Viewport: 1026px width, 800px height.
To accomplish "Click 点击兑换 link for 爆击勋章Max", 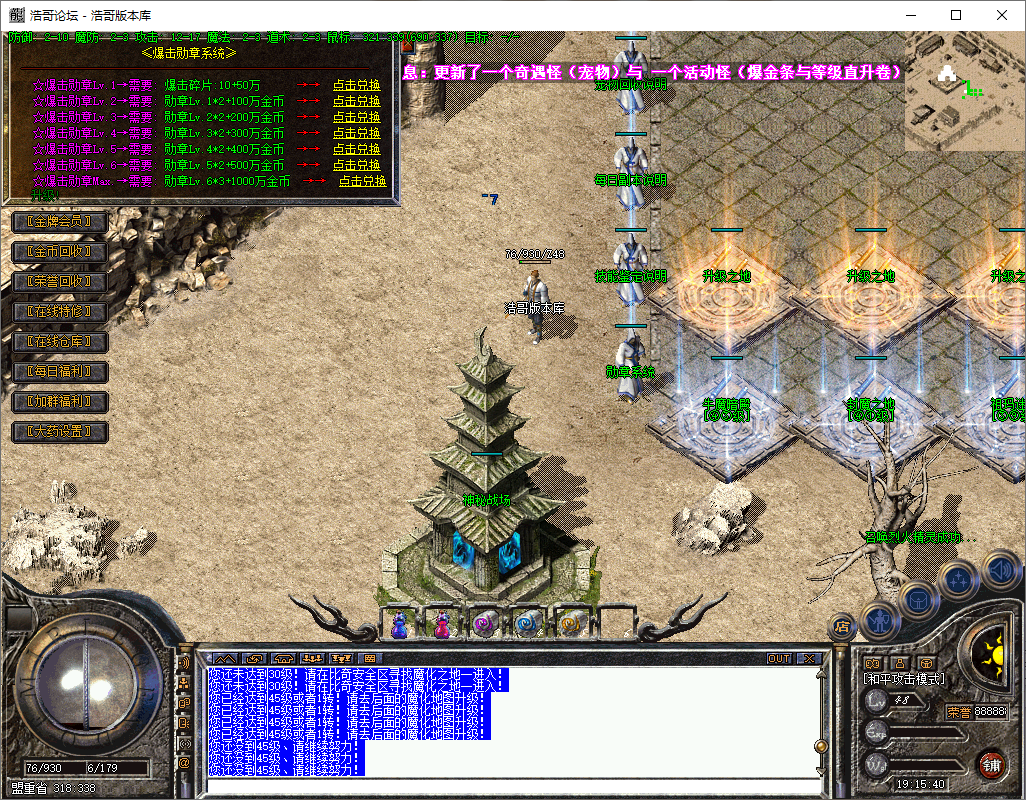I will click(362, 182).
